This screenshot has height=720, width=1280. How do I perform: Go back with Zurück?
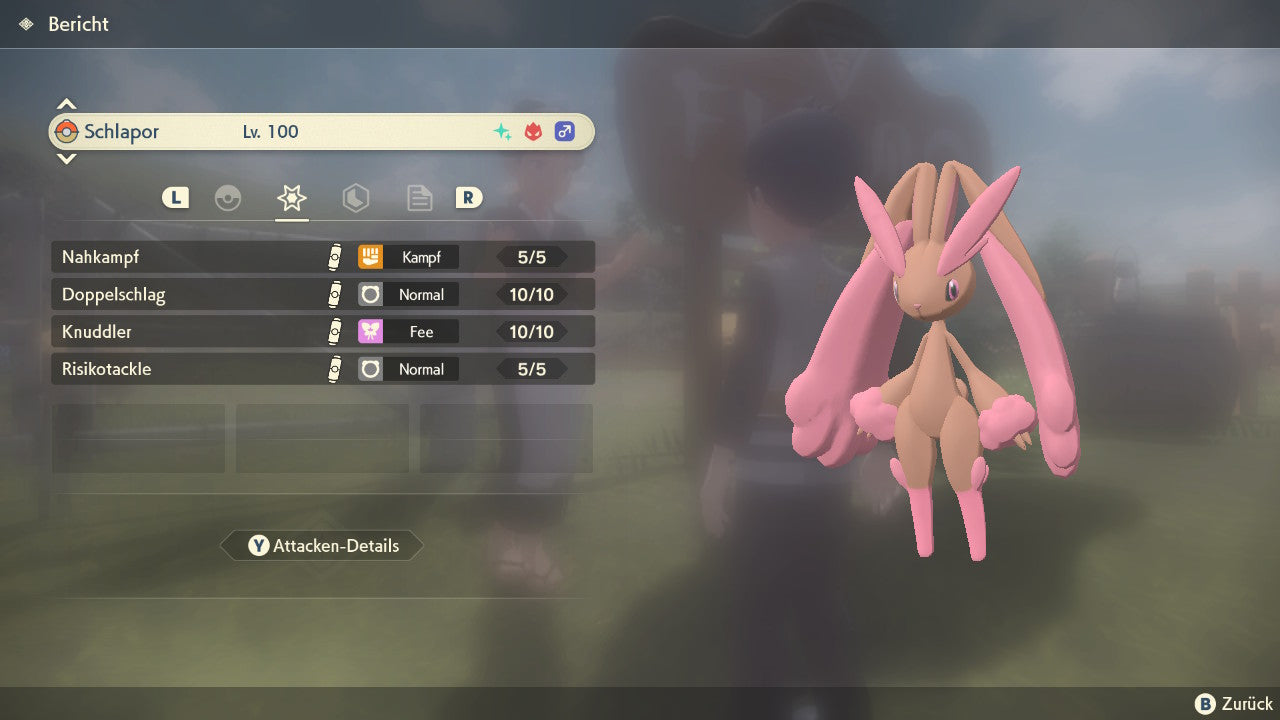point(1234,704)
